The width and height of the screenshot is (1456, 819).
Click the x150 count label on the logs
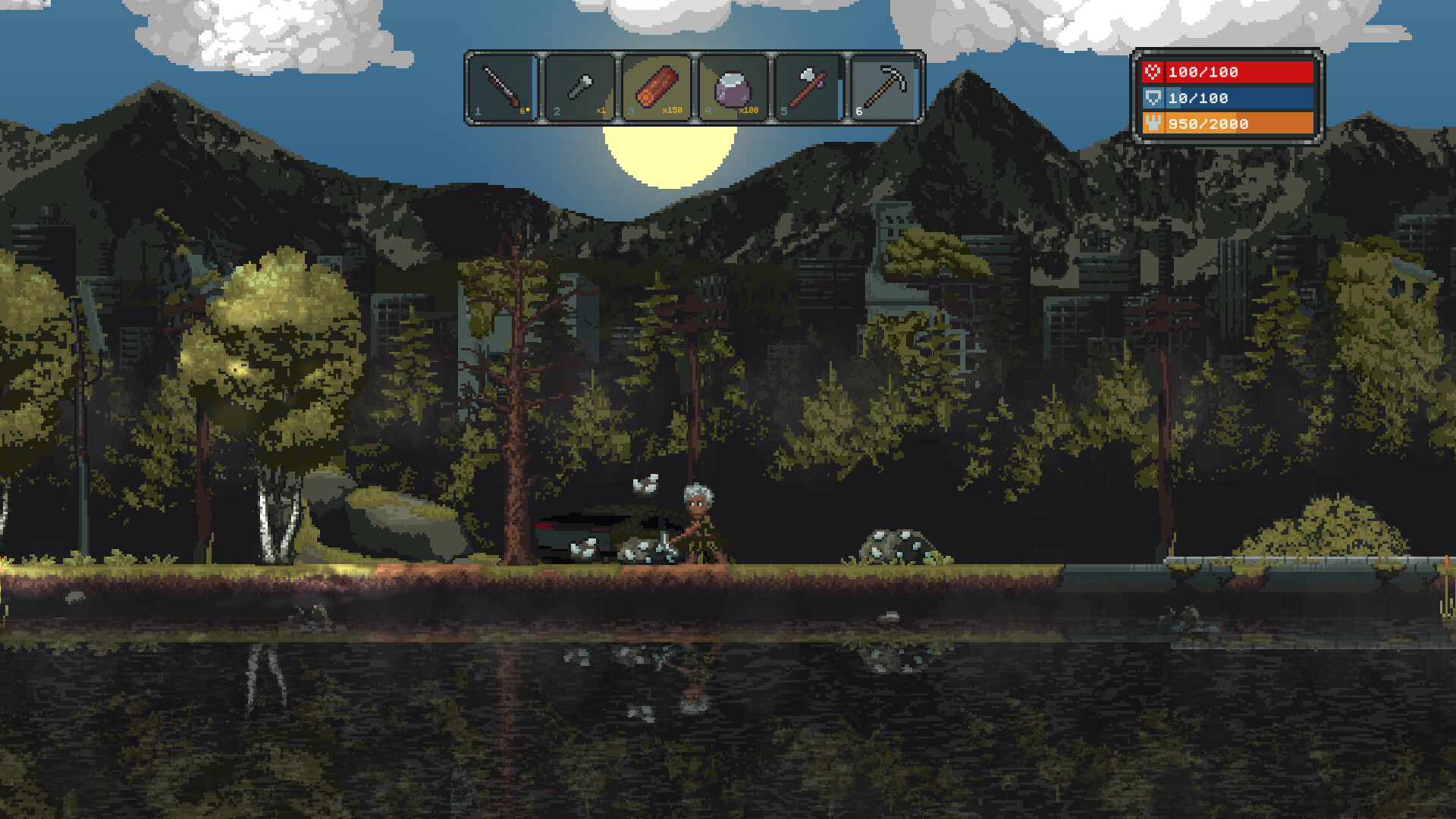[x=670, y=110]
